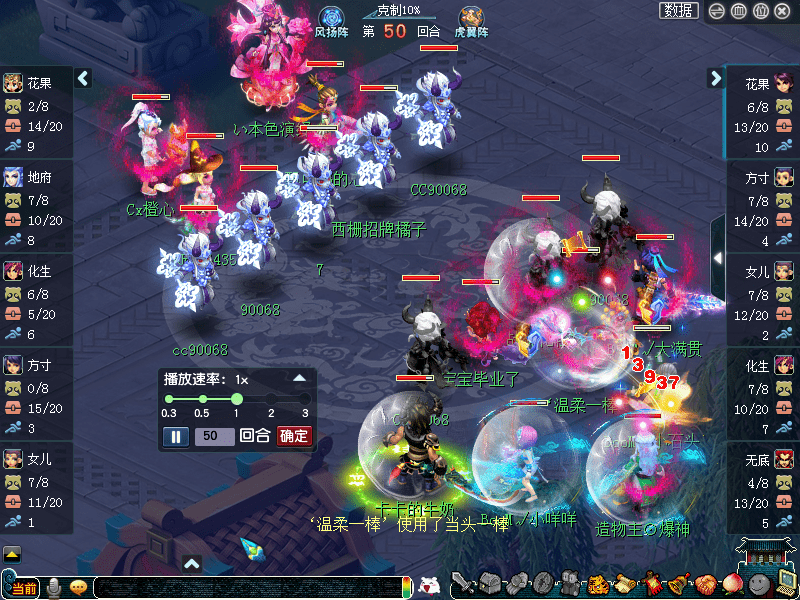Set playback speed to 3x
Screen dimensions: 800x600
(x=305, y=399)
